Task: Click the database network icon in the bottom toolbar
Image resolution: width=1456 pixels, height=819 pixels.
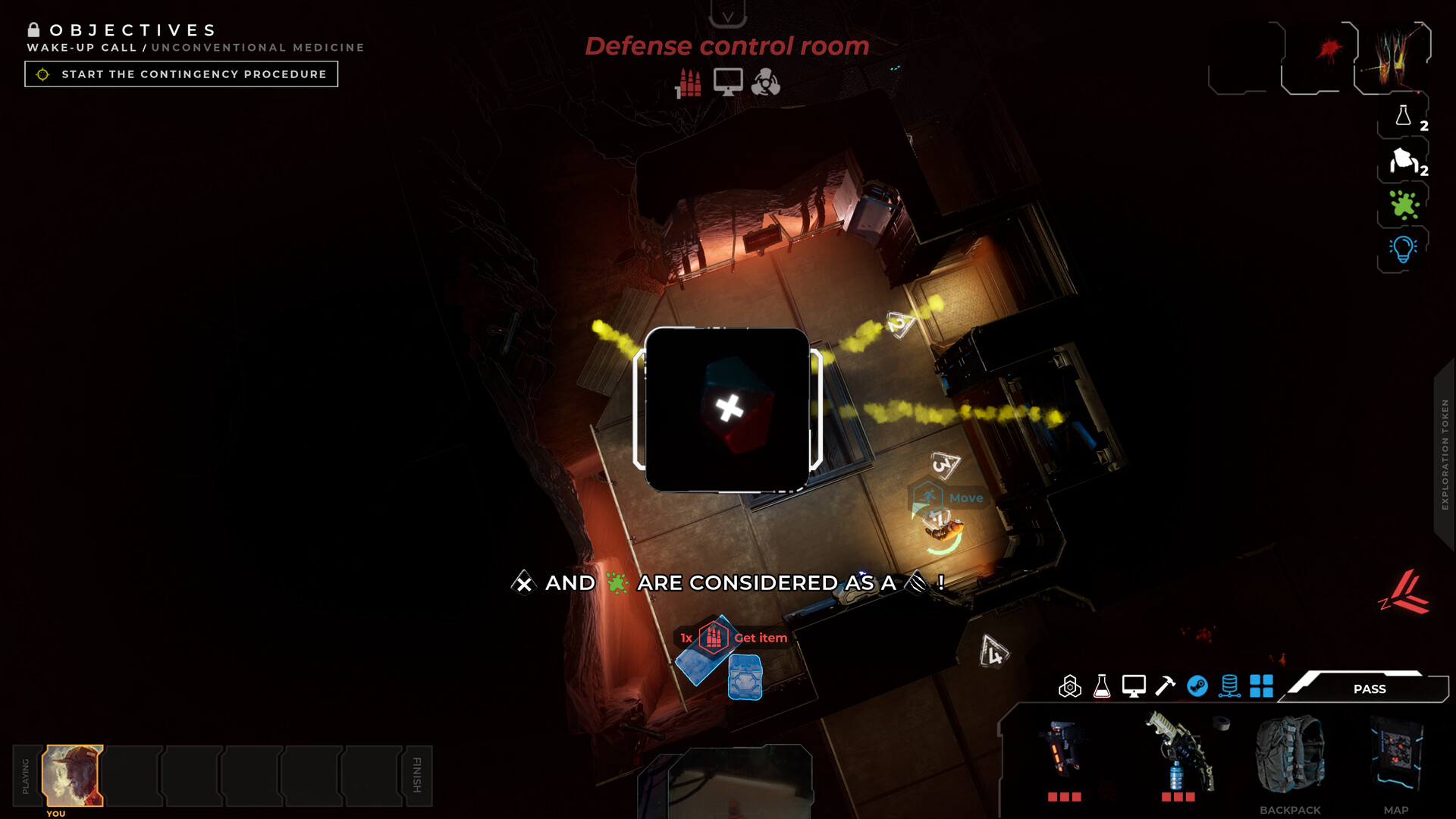Action: 1230,688
